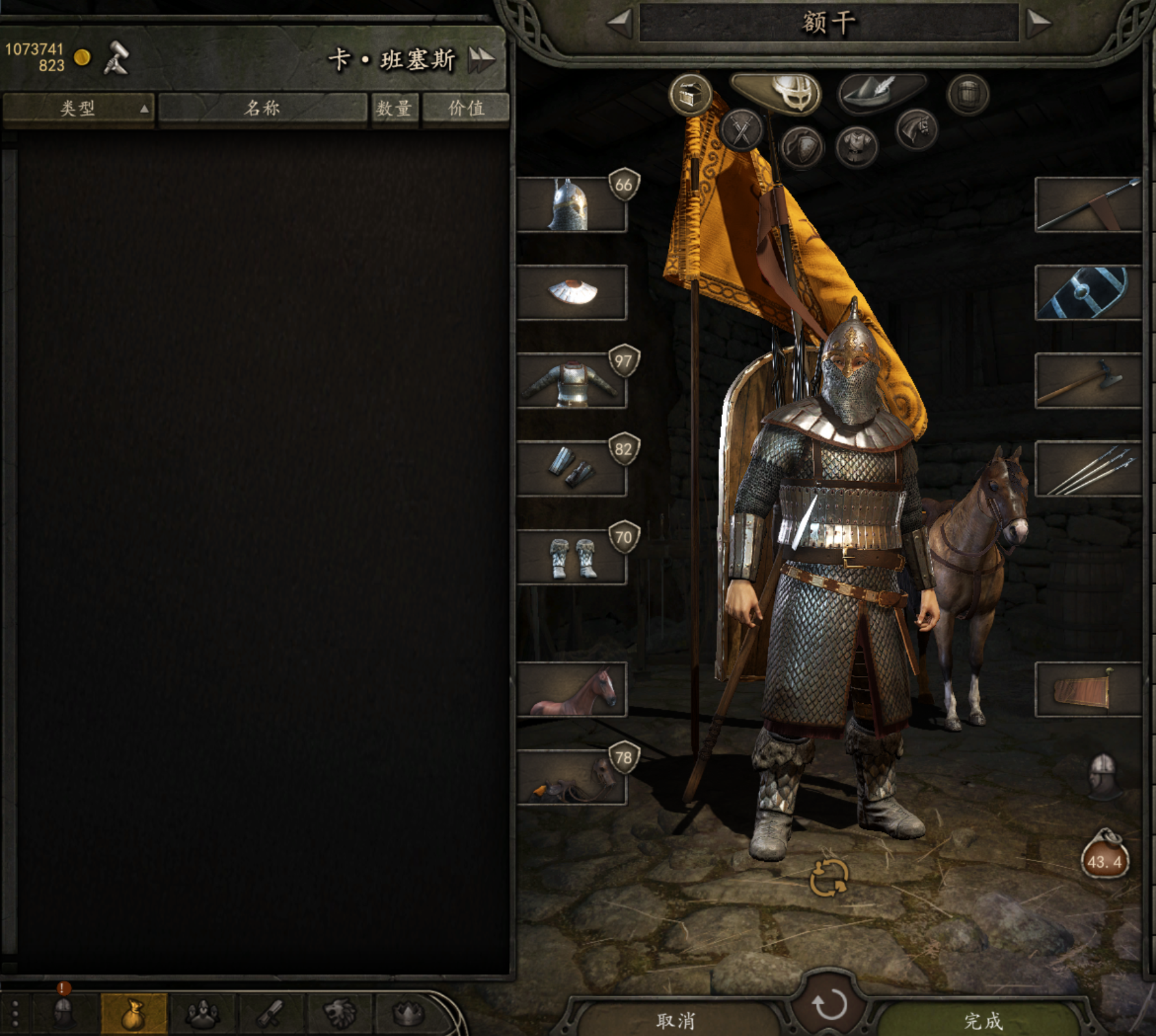The width and height of the screenshot is (1156, 1036).
Task: Filter items by the horse head mounts icon
Action: point(916,129)
